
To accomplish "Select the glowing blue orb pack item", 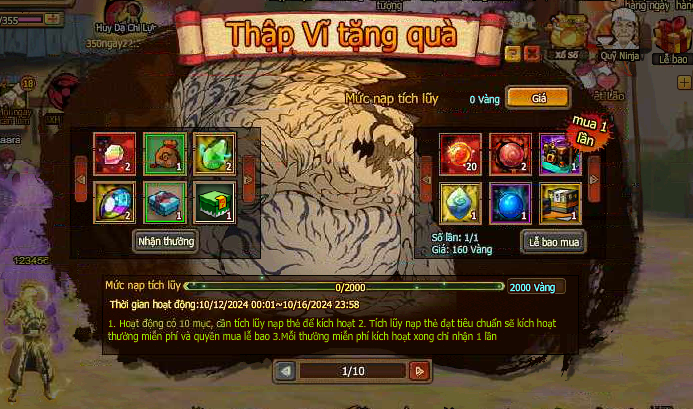I will [x=511, y=203].
